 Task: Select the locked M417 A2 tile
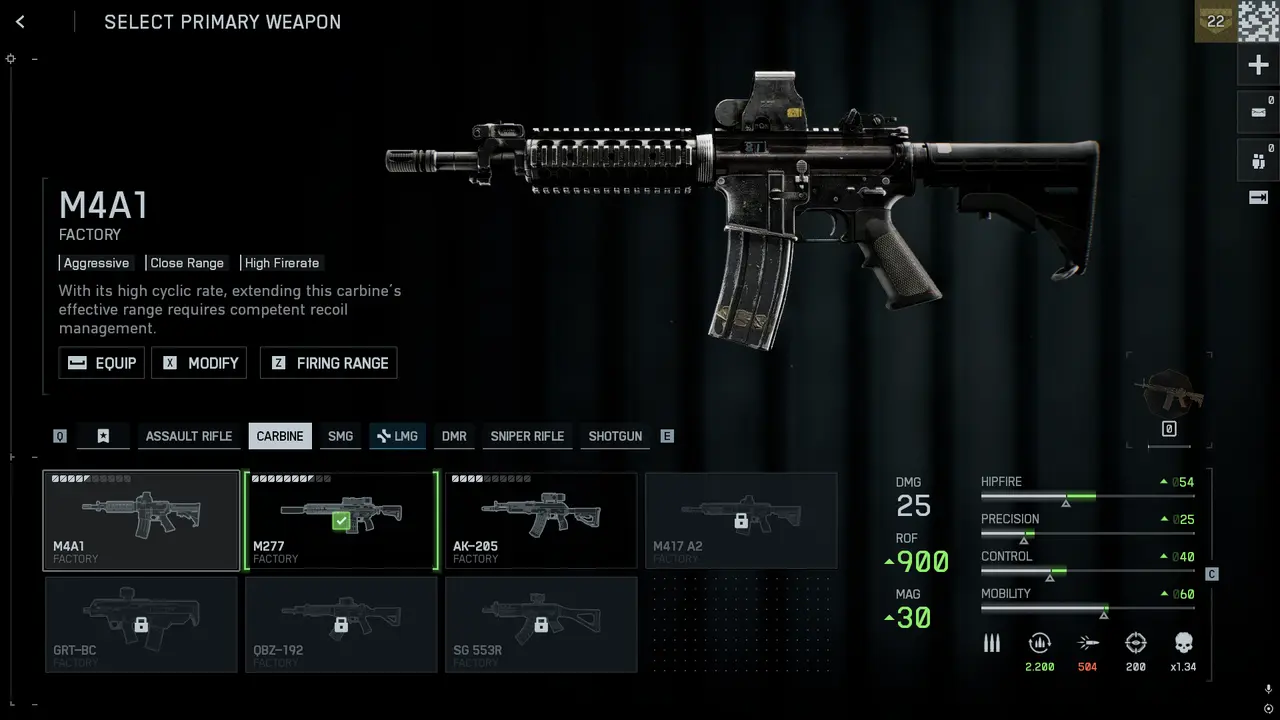point(741,520)
